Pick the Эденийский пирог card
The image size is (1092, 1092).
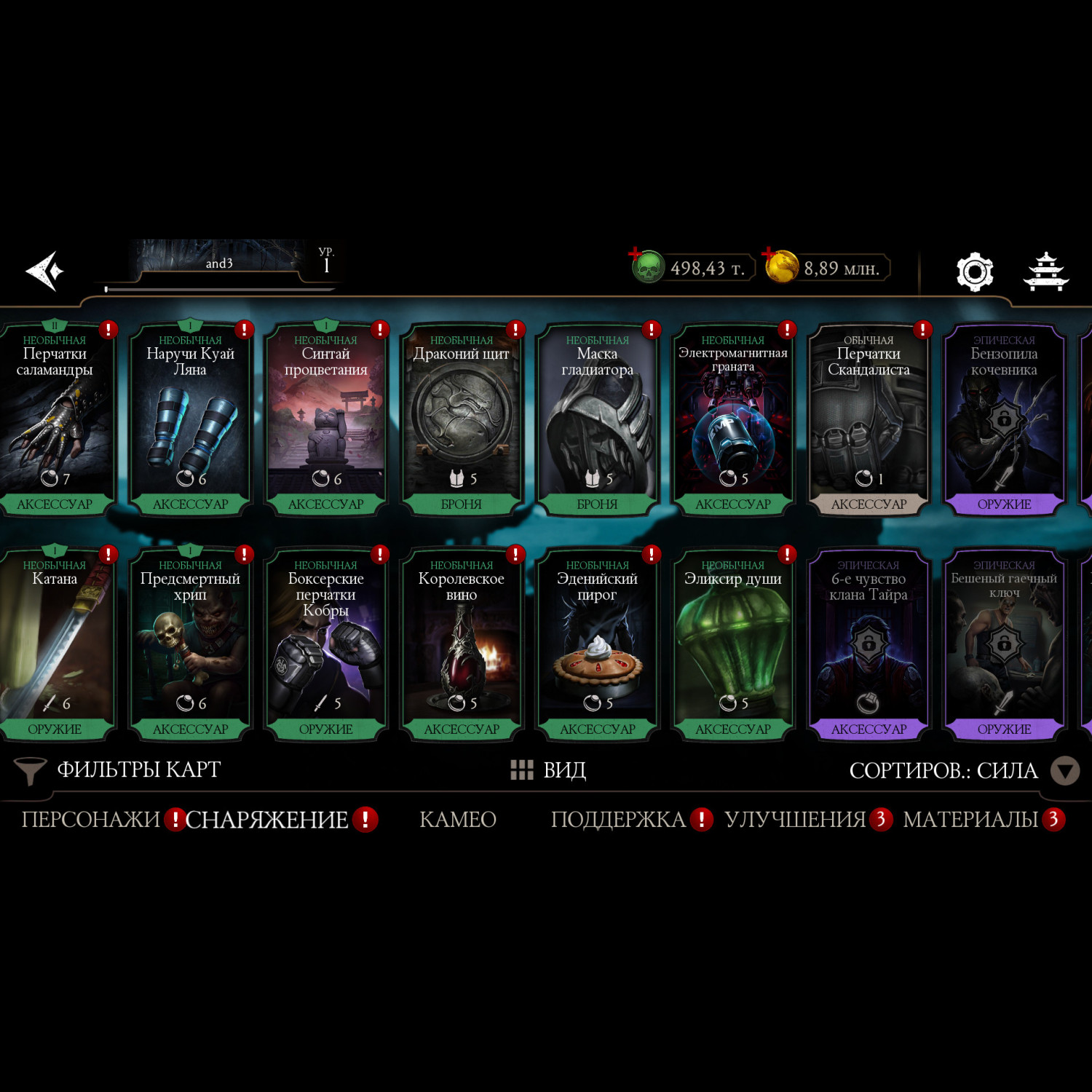point(597,644)
